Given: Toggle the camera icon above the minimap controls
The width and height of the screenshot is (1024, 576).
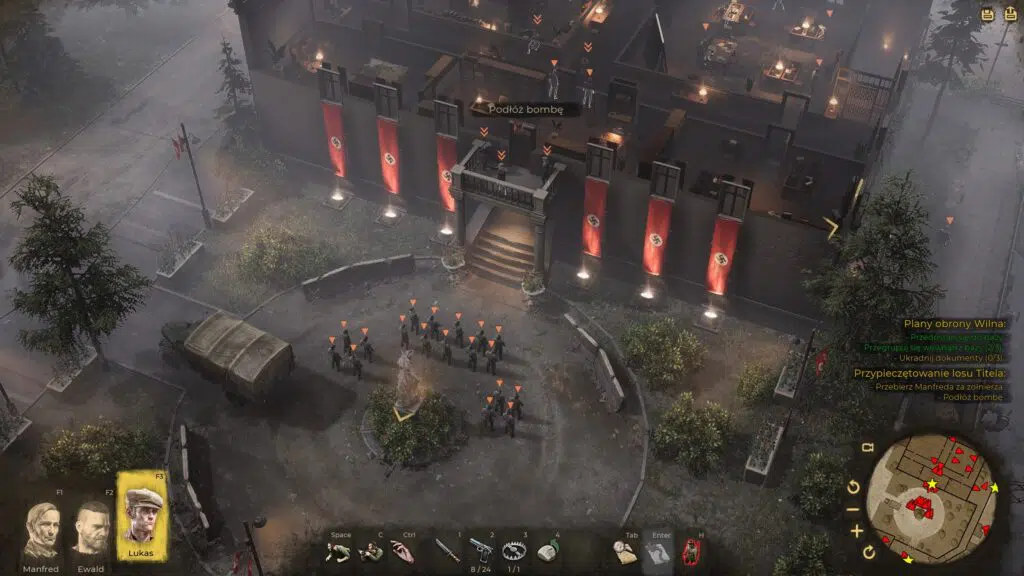Looking at the screenshot, I should pos(868,448).
